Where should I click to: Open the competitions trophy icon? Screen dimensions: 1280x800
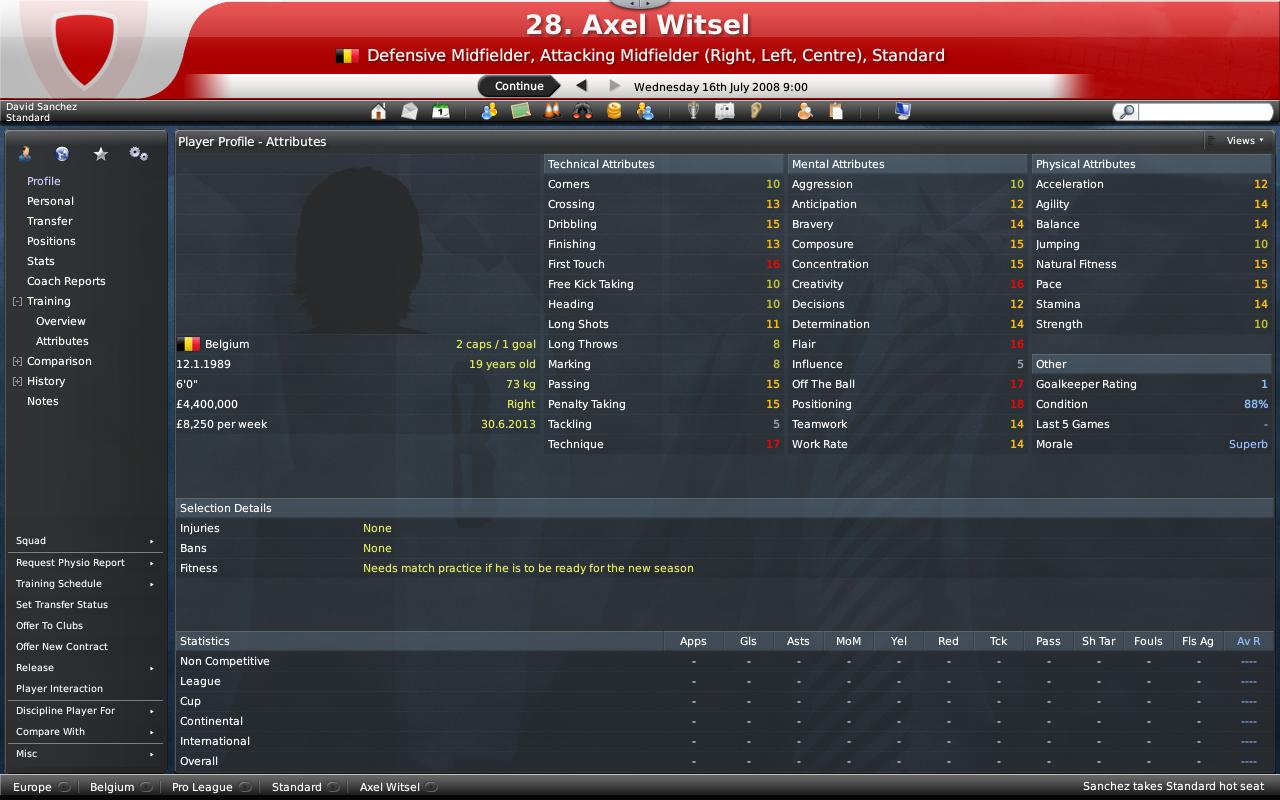click(x=692, y=112)
